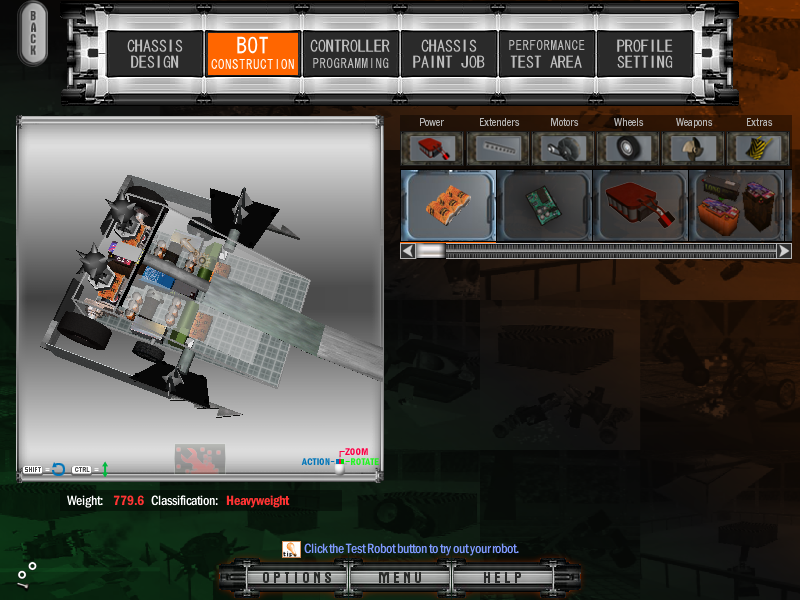Viewport: 800px width, 600px height.
Task: Open the Profile Setting tab
Action: (644, 54)
